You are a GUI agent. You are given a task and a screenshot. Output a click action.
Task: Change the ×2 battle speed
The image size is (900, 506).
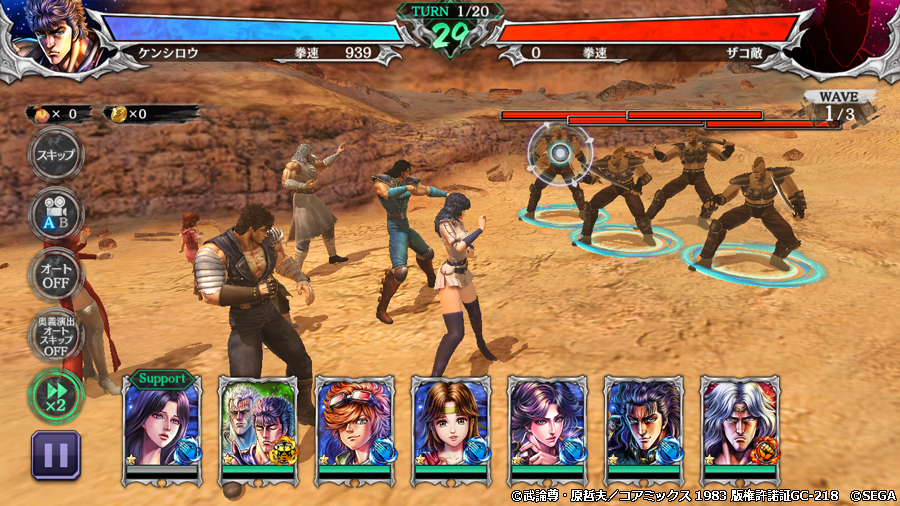[x=56, y=394]
